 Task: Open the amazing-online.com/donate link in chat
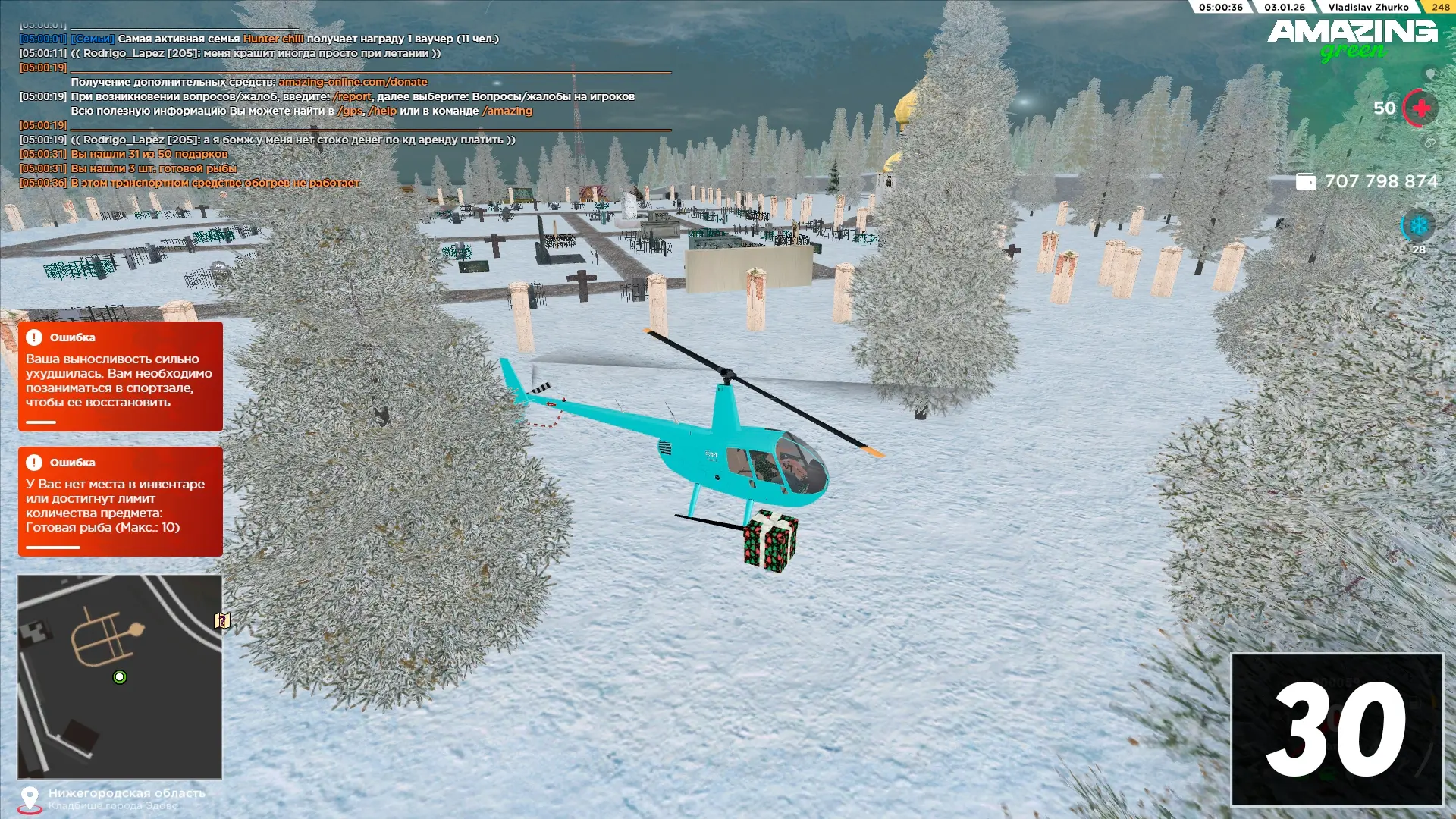(x=353, y=82)
